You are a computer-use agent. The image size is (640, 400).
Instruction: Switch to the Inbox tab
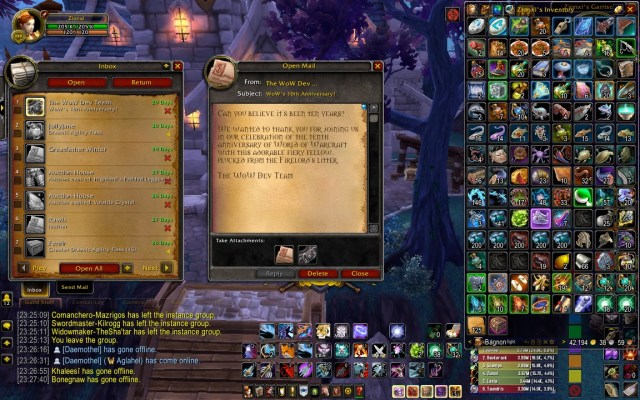click(33, 288)
